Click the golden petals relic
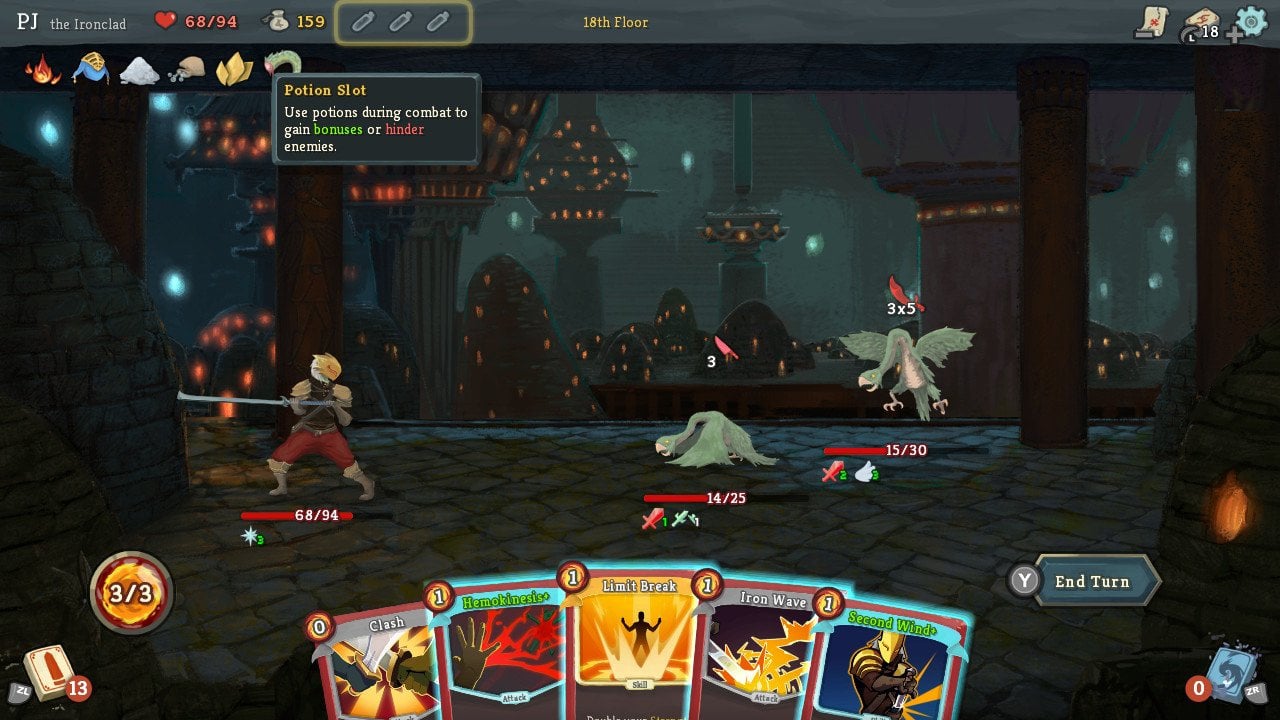This screenshot has width=1280, height=720. (x=233, y=70)
